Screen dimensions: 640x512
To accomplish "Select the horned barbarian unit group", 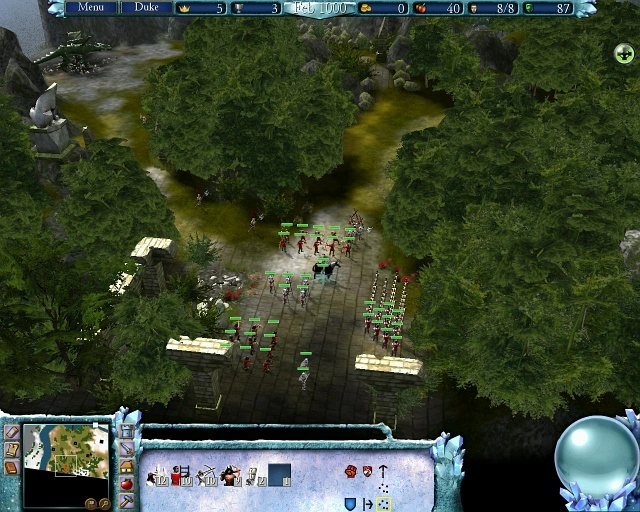I will [x=231, y=475].
